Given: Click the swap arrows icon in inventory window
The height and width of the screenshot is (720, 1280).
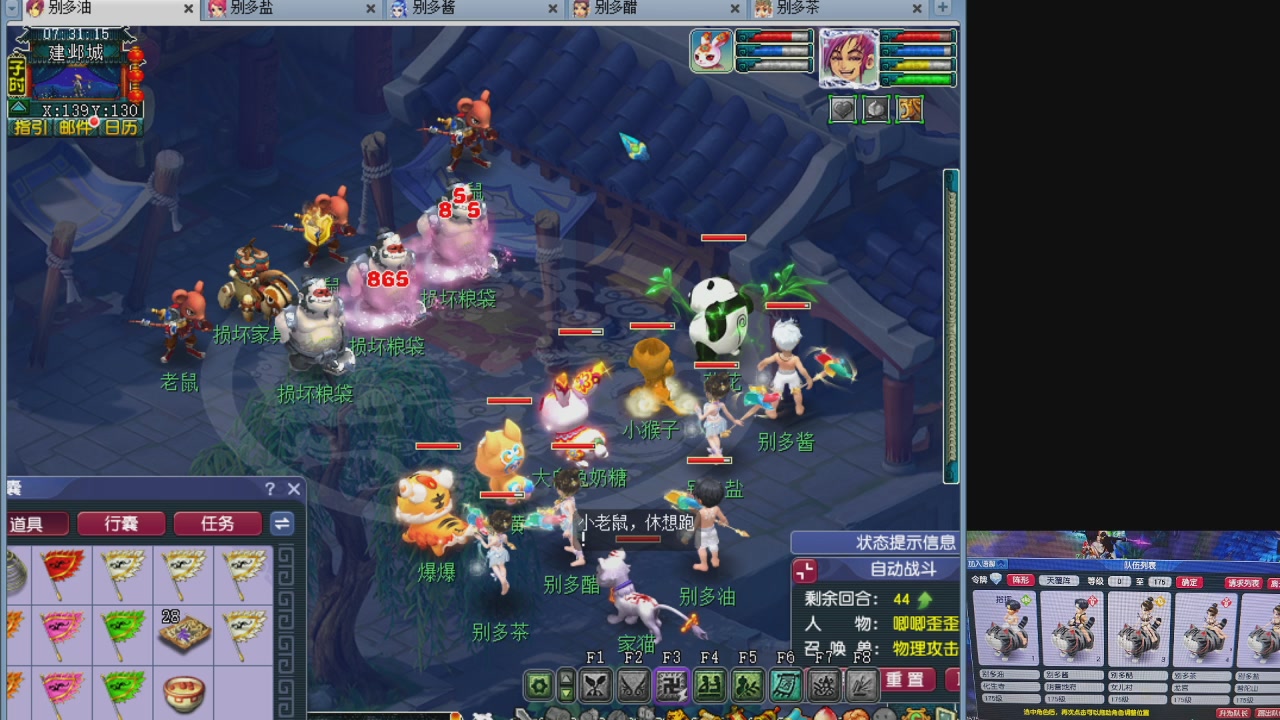Looking at the screenshot, I should 281,524.
